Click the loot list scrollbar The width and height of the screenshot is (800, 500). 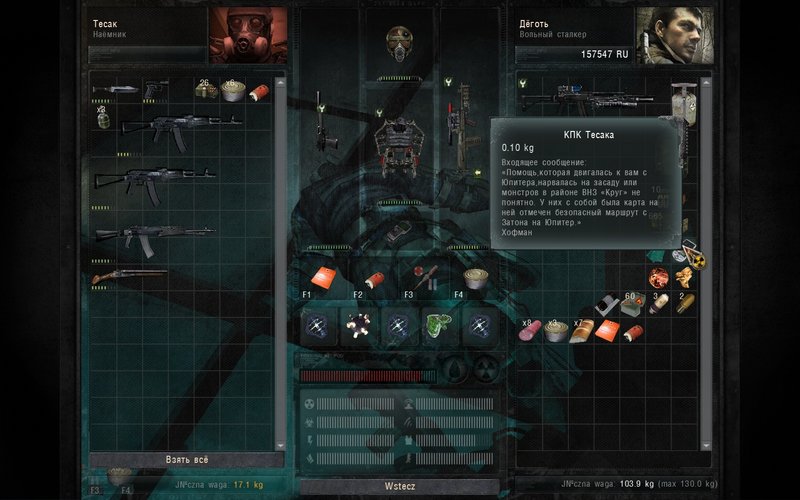click(x=279, y=260)
